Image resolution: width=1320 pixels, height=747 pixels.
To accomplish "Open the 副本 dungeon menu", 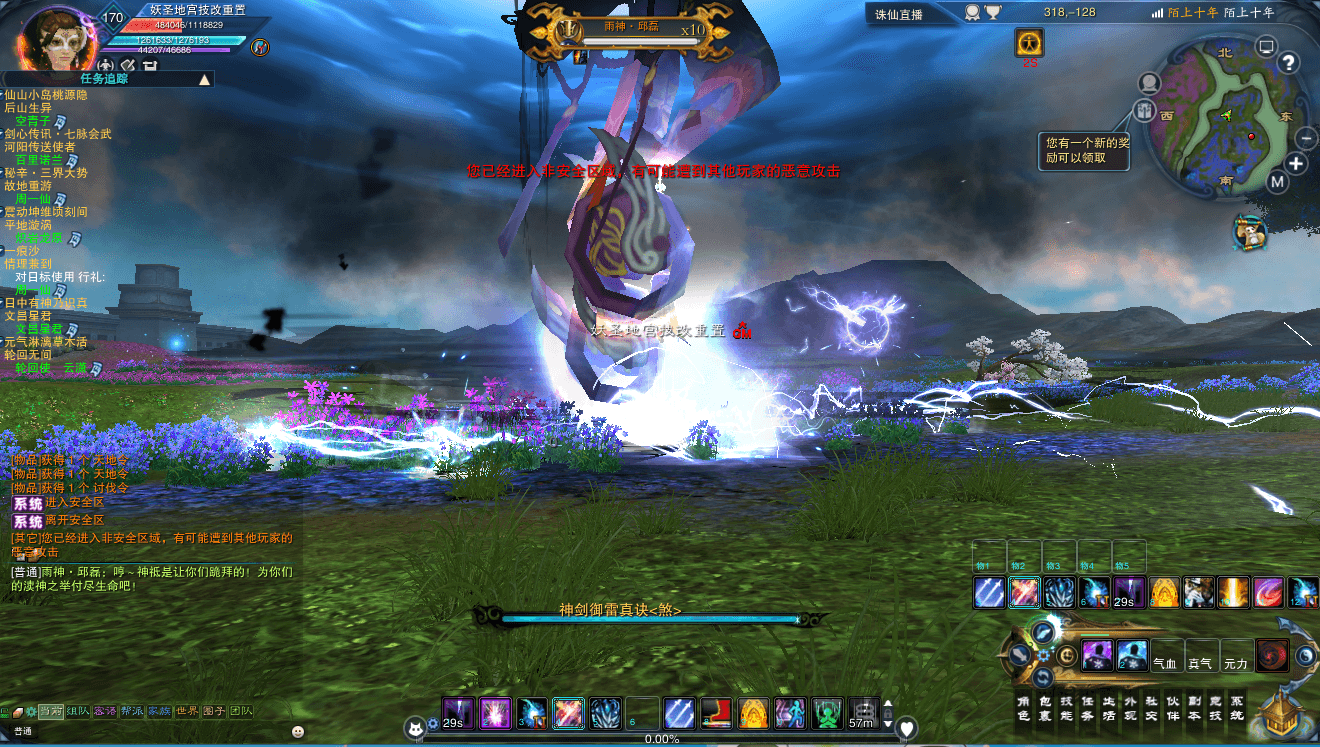I will [1194, 708].
